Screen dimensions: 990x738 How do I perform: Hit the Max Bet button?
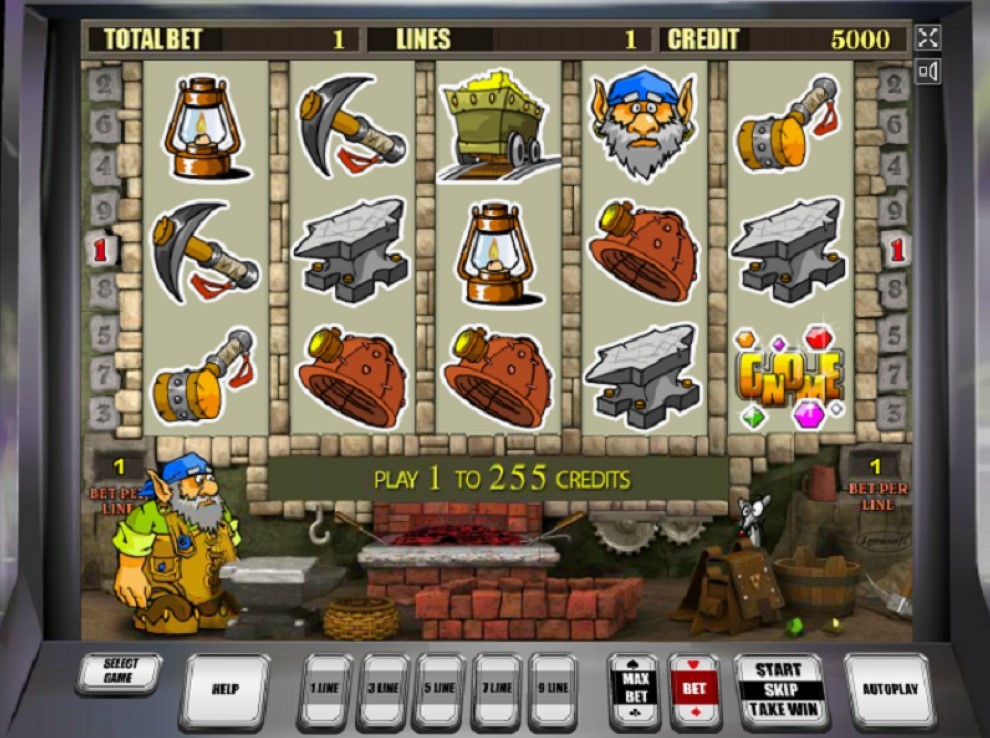point(634,689)
